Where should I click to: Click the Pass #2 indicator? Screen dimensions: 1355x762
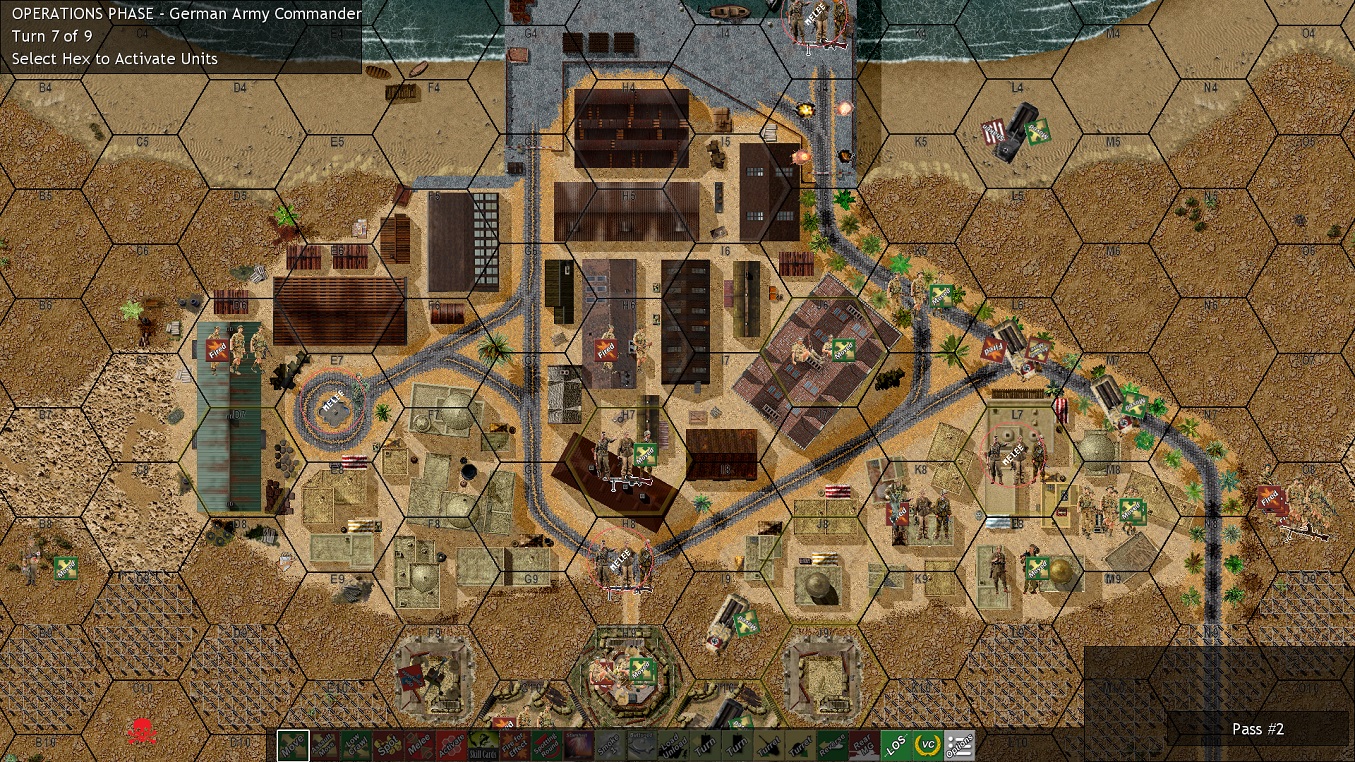point(1257,729)
